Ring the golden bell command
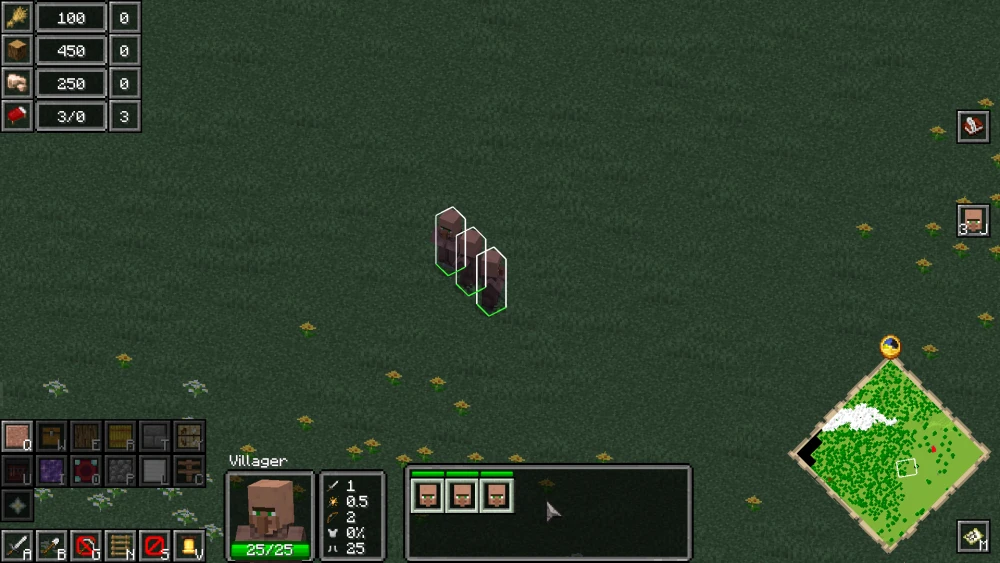Viewport: 1000px width, 563px height. click(x=188, y=546)
